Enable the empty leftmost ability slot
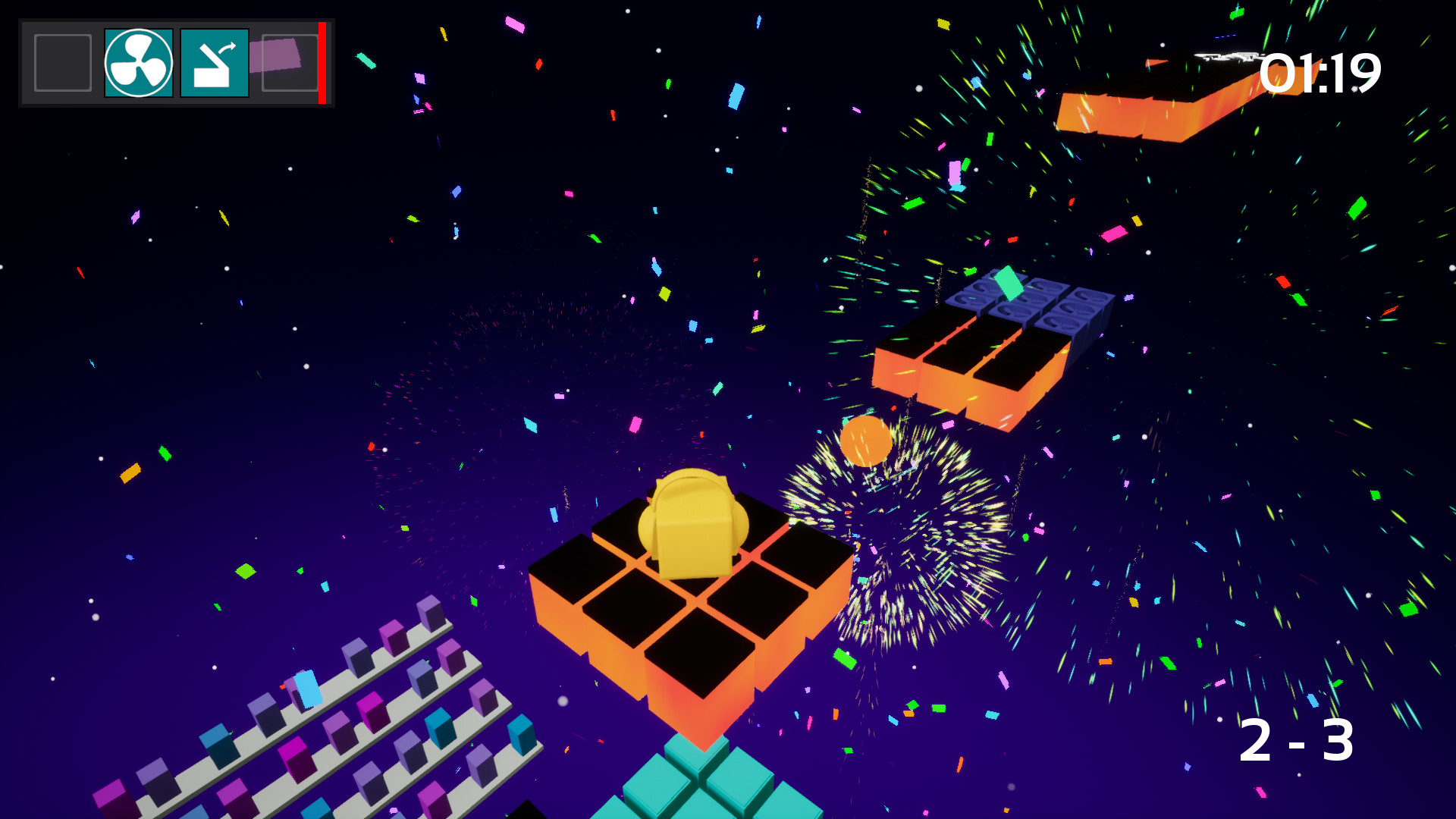This screenshot has width=1456, height=819. tap(62, 62)
